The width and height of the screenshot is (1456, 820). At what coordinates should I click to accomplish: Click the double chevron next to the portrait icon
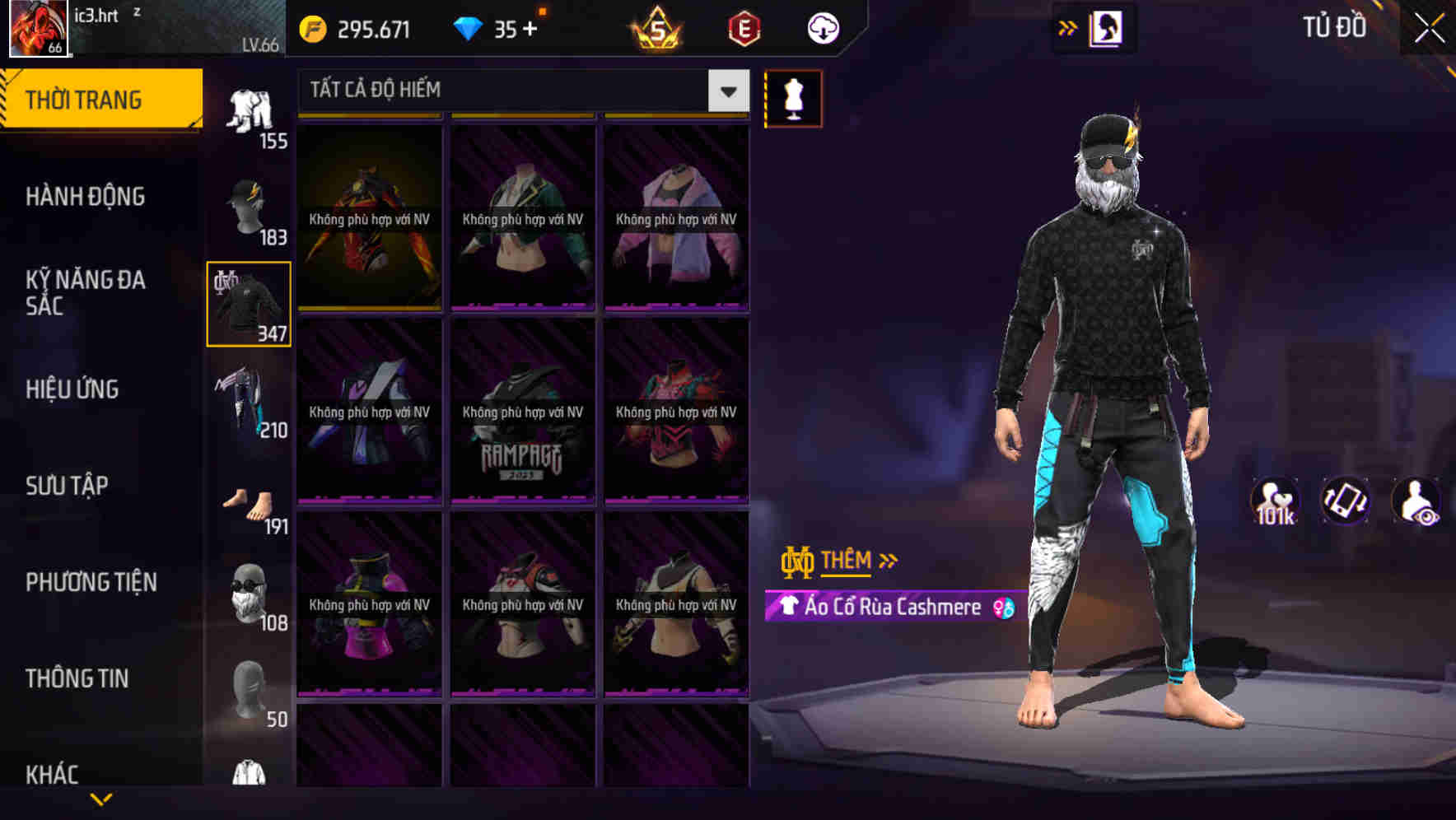pos(1066,27)
